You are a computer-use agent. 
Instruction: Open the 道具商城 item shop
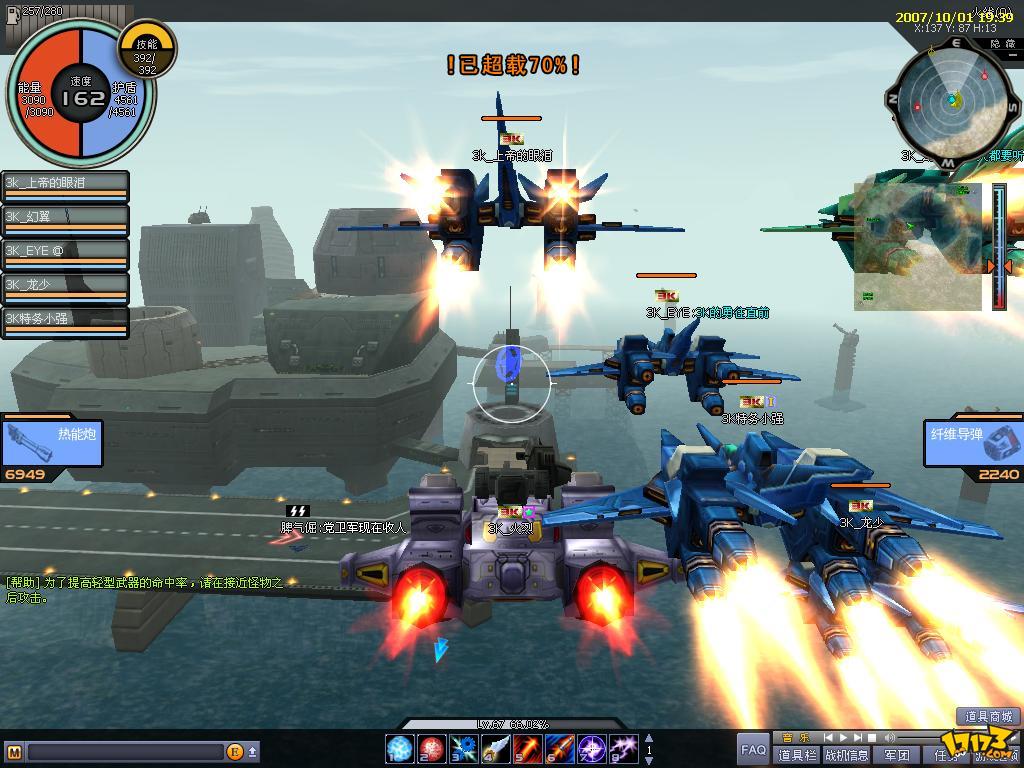pyautogui.click(x=989, y=716)
